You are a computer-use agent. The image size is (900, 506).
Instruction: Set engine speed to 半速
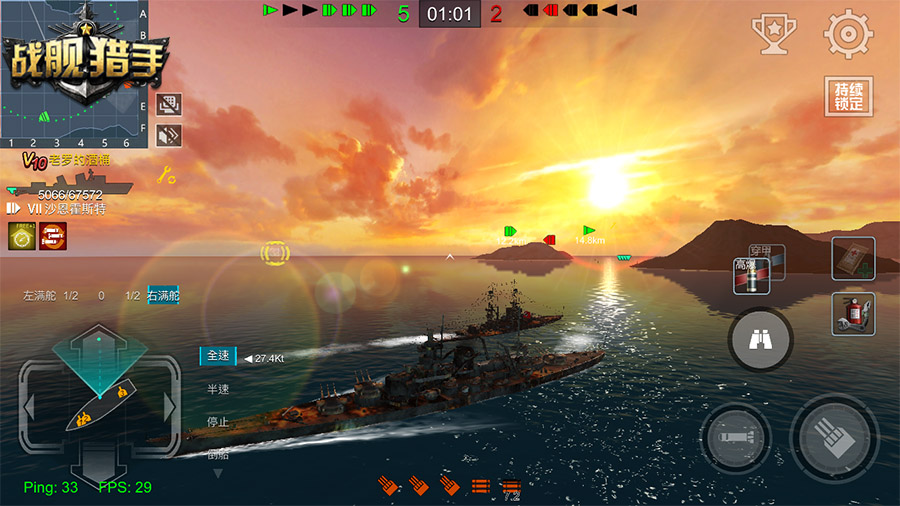pyautogui.click(x=218, y=389)
